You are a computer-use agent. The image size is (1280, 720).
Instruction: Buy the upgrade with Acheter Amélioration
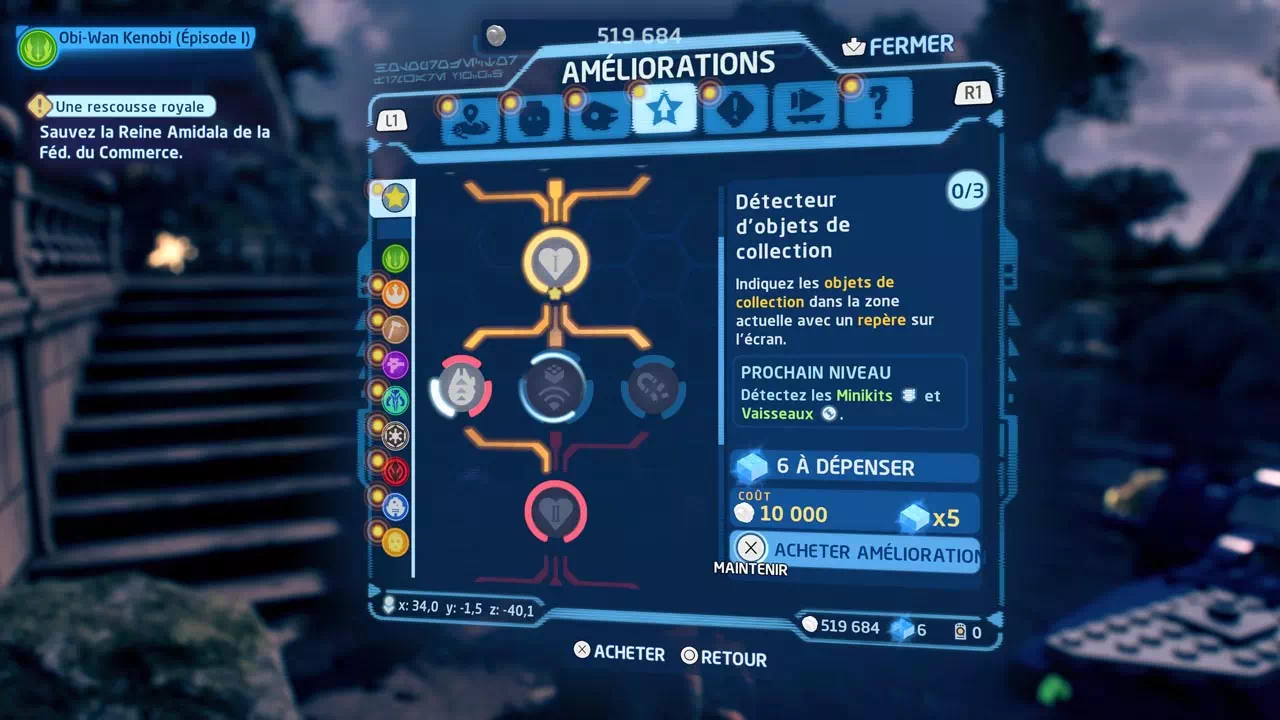[856, 551]
